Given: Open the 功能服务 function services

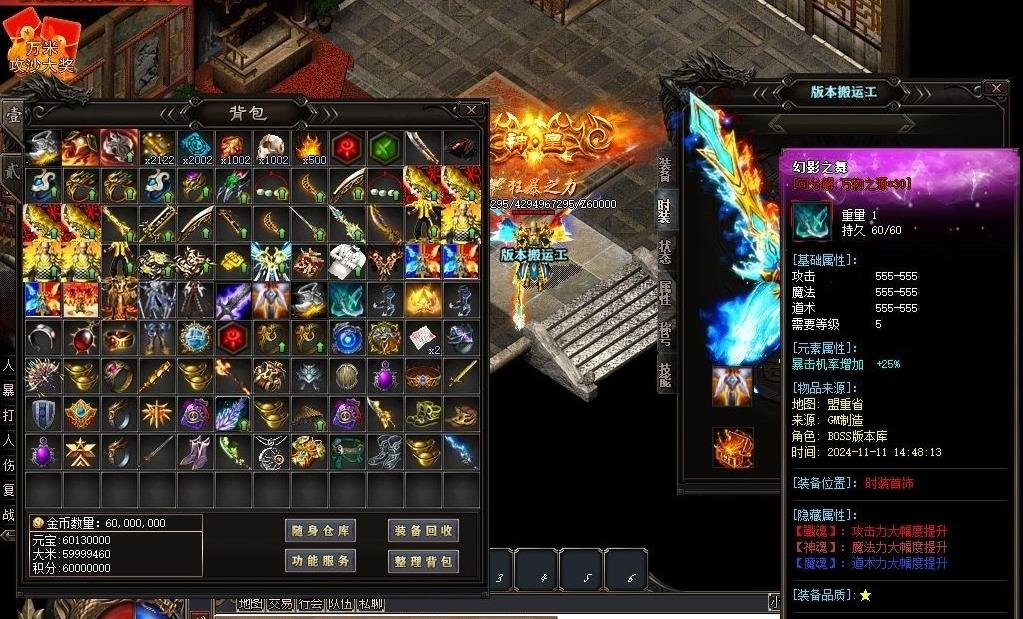Looking at the screenshot, I should (x=320, y=561).
